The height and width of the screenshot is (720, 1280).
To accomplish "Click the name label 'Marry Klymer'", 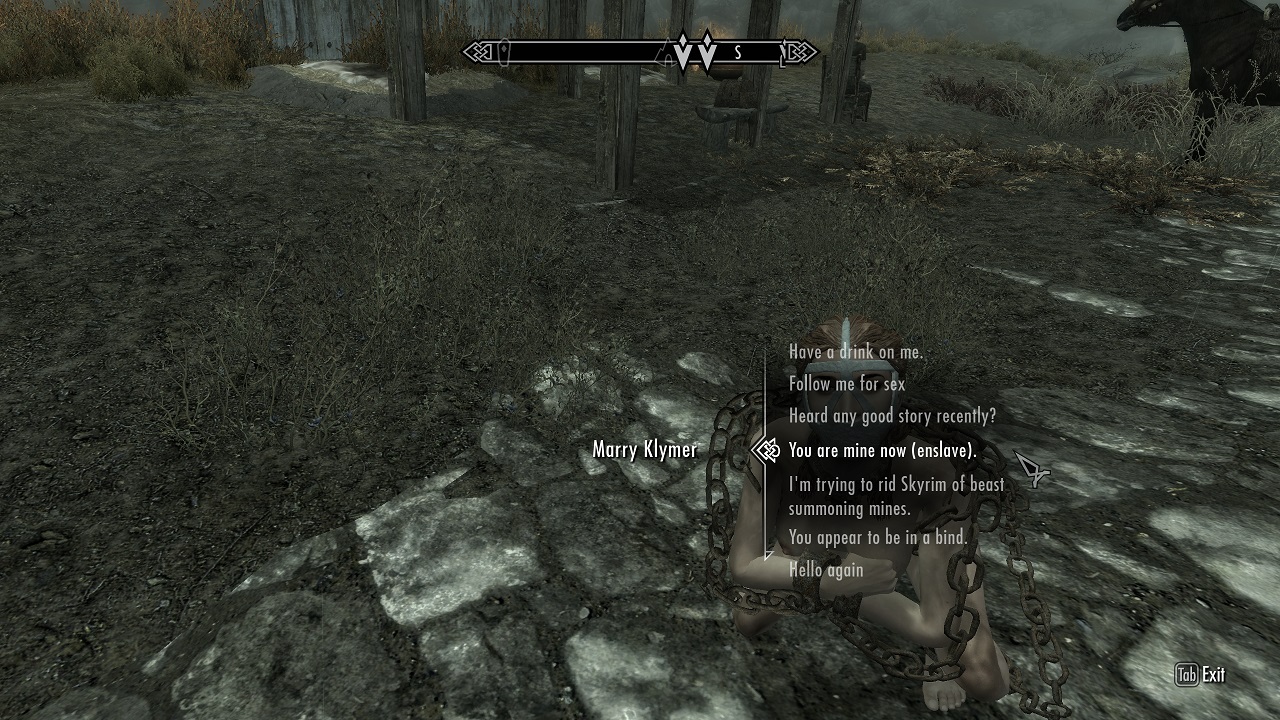I will coord(644,451).
